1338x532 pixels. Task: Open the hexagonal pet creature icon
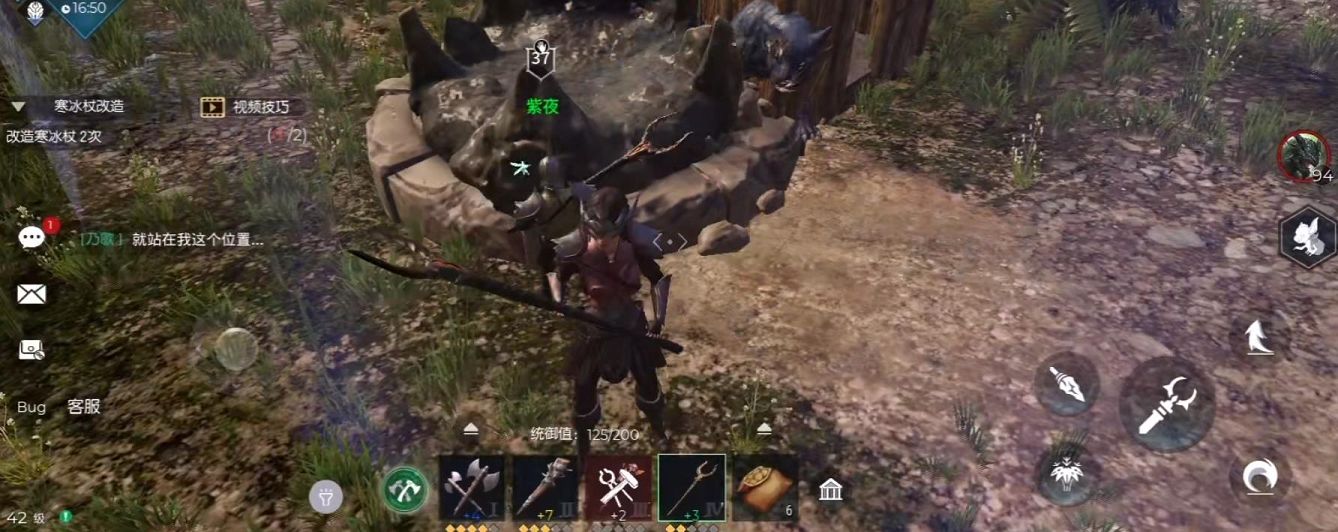click(1308, 237)
